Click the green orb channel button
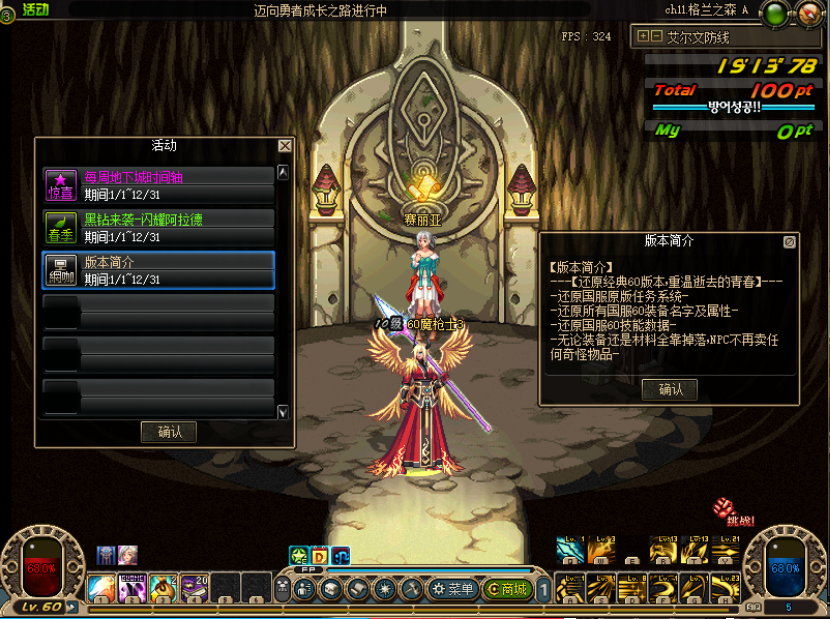This screenshot has height=619, width=830. (774, 14)
